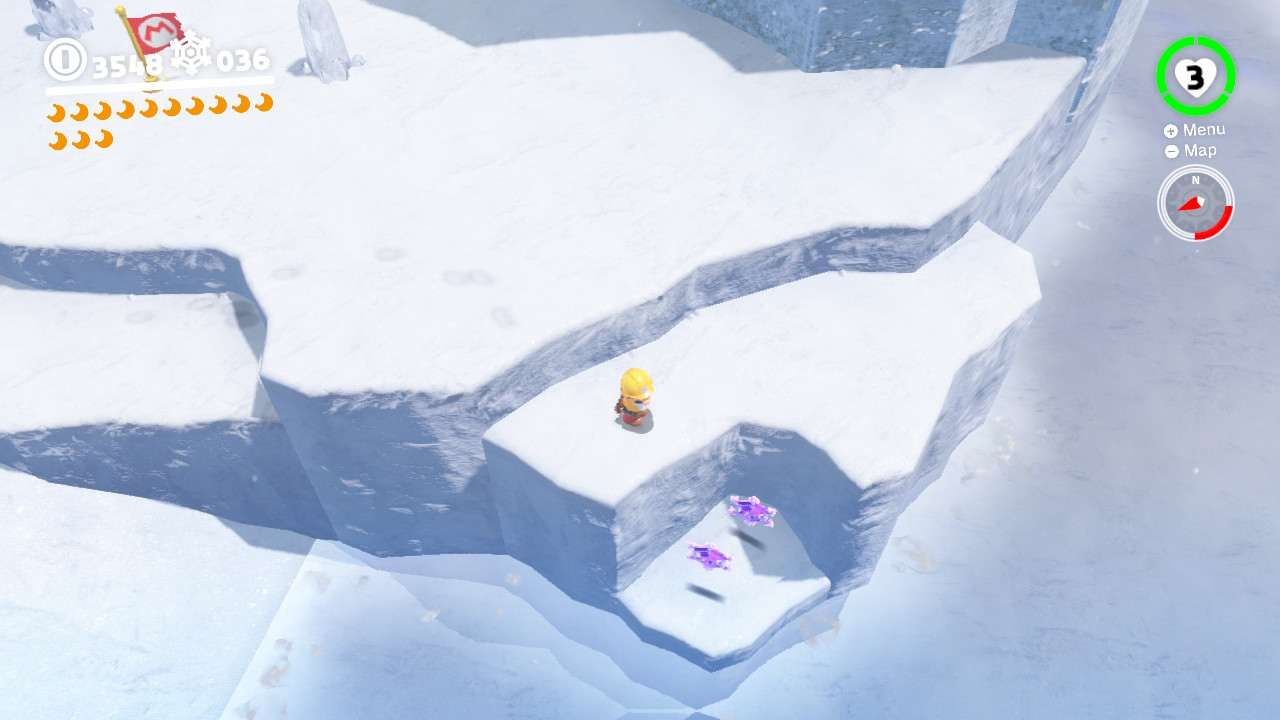Click the N marker on the compass
The width and height of the screenshot is (1280, 720).
1196,181
